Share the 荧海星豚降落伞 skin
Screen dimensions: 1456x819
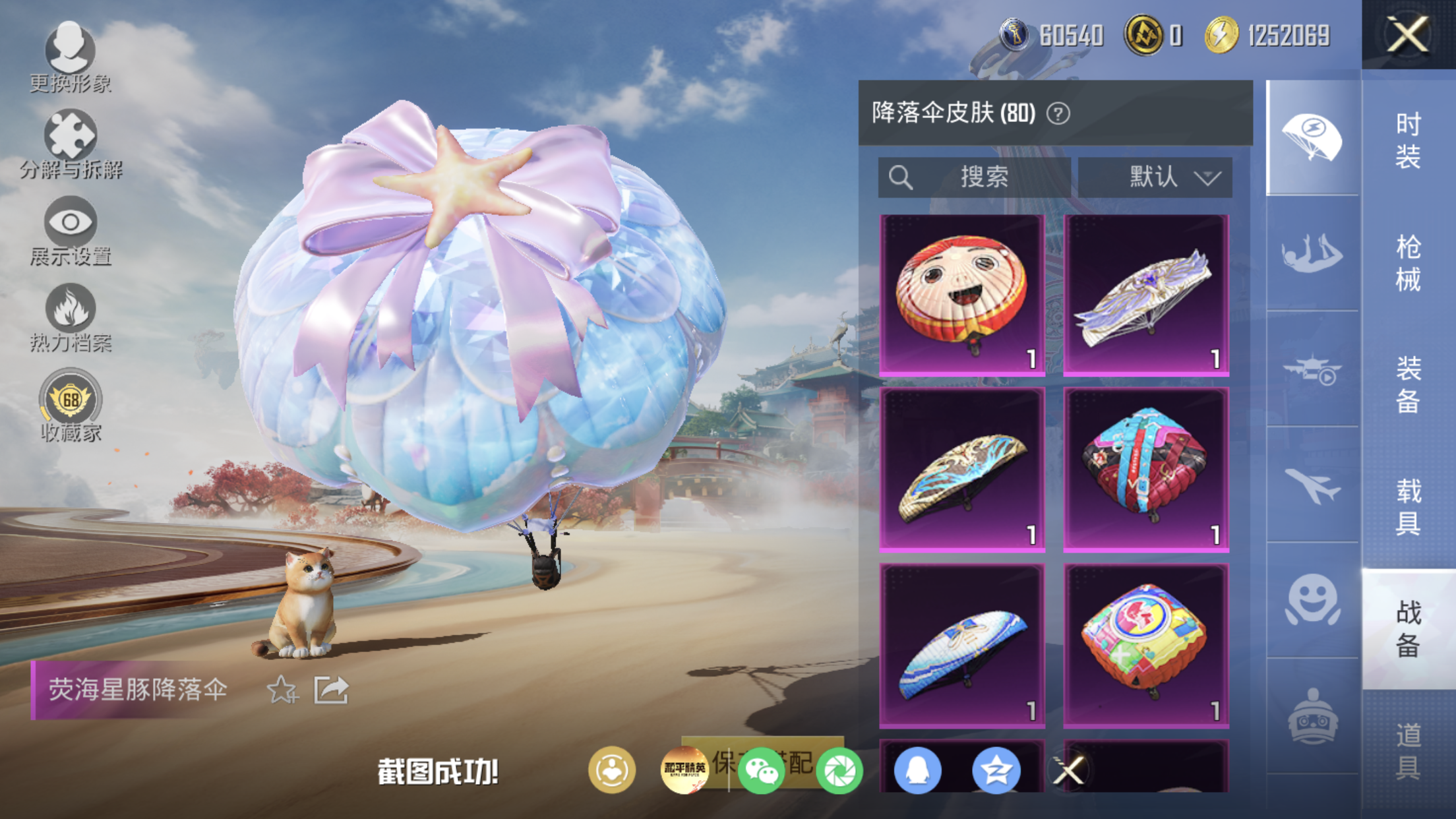click(x=331, y=690)
